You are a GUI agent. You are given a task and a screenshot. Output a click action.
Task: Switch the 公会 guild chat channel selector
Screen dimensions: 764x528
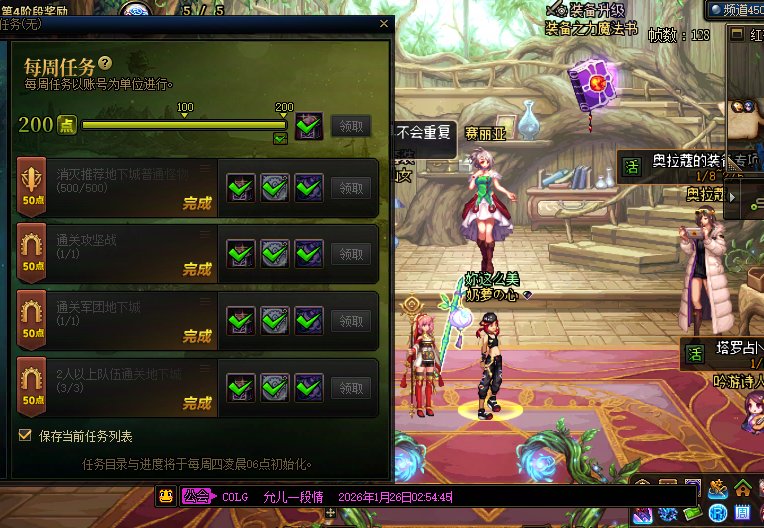click(198, 496)
